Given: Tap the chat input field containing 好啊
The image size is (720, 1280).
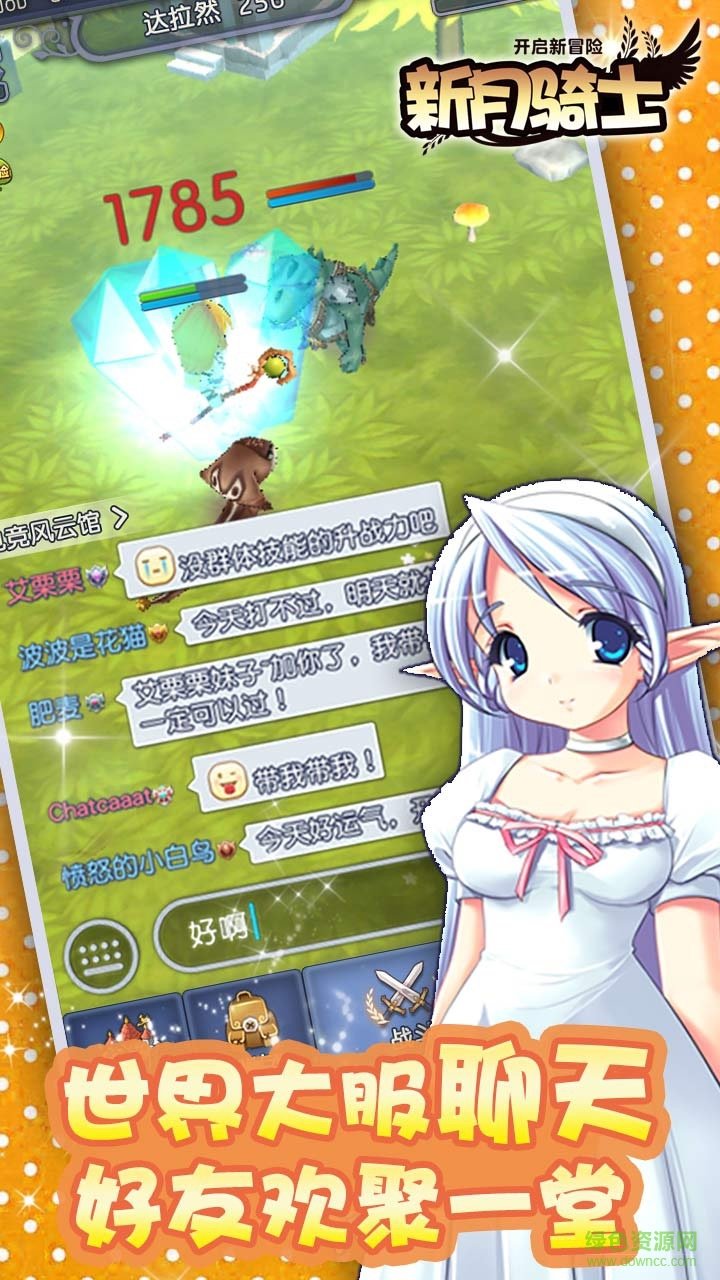Looking at the screenshot, I should point(300,930).
